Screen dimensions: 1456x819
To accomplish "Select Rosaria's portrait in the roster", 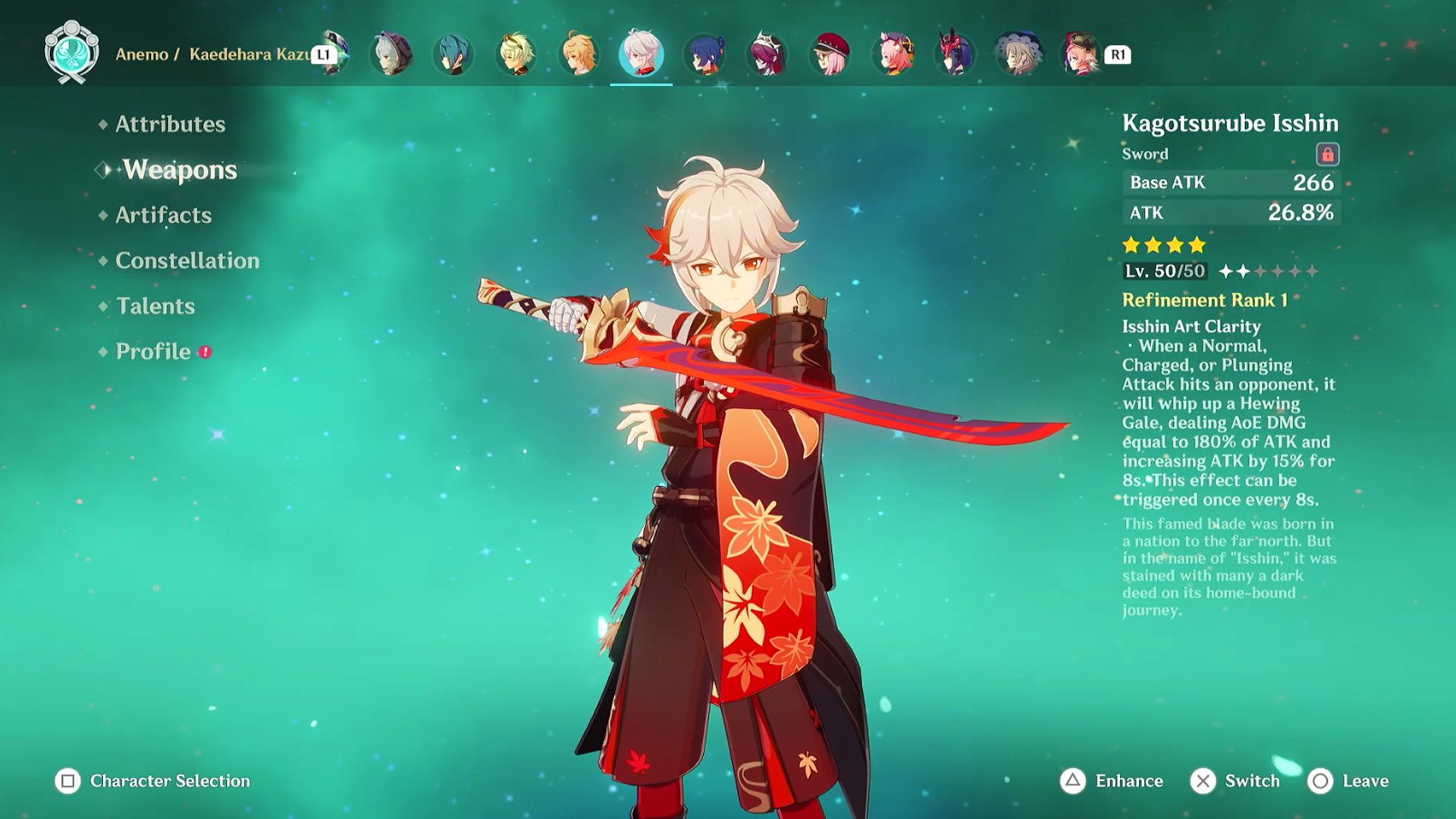I will pyautogui.click(x=767, y=53).
